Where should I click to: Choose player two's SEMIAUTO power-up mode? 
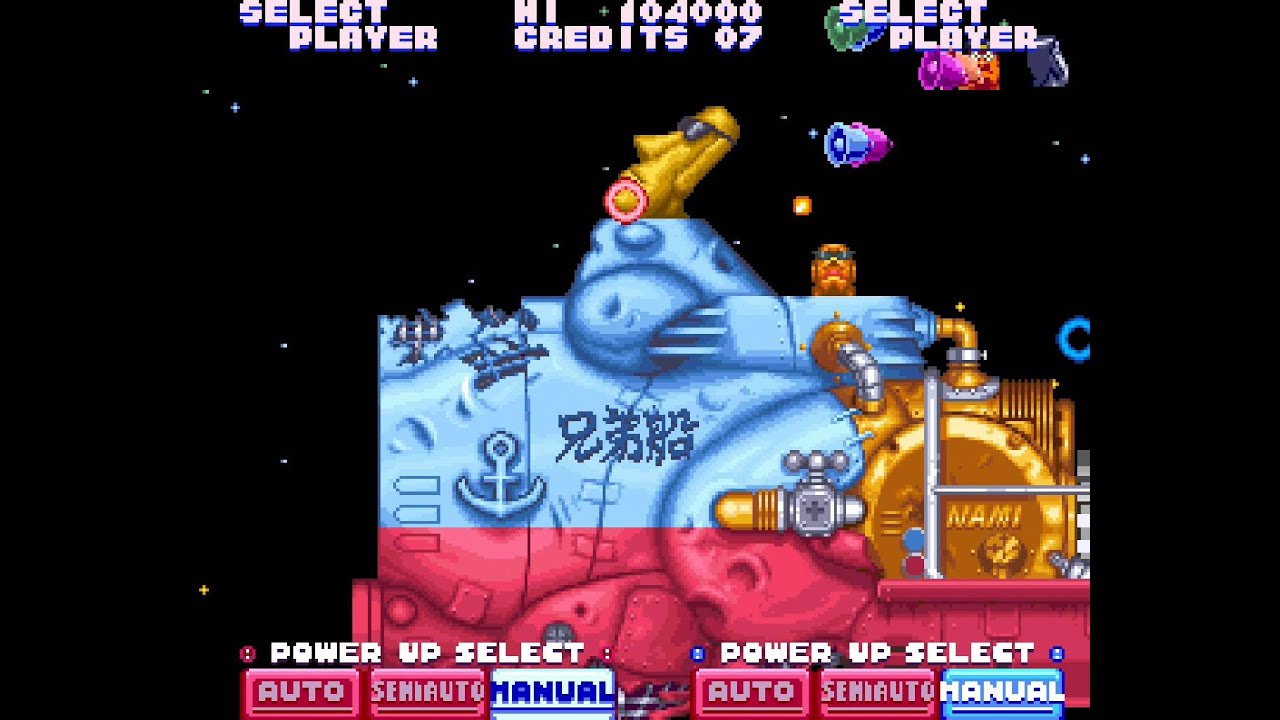[877, 692]
